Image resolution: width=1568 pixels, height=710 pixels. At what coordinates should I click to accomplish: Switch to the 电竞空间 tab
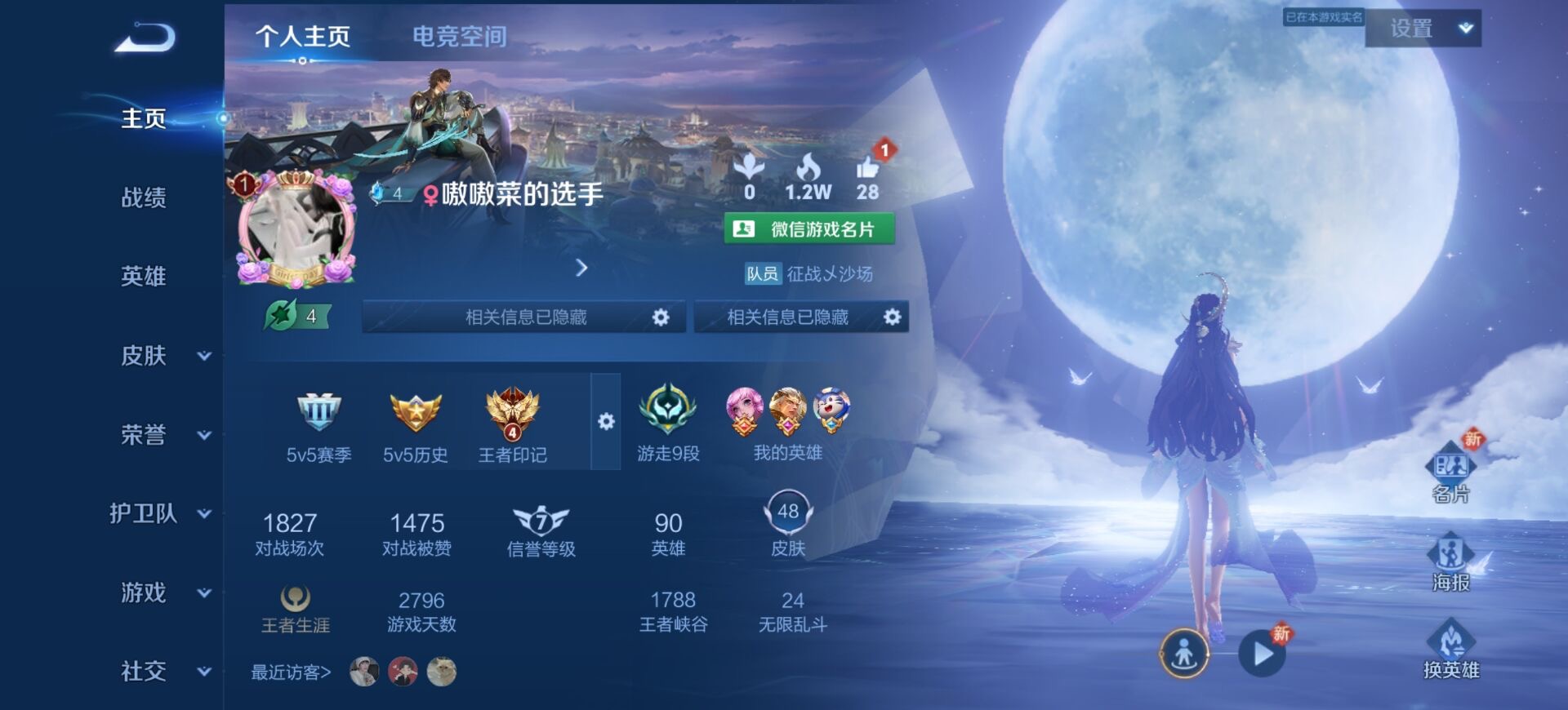[x=461, y=36]
